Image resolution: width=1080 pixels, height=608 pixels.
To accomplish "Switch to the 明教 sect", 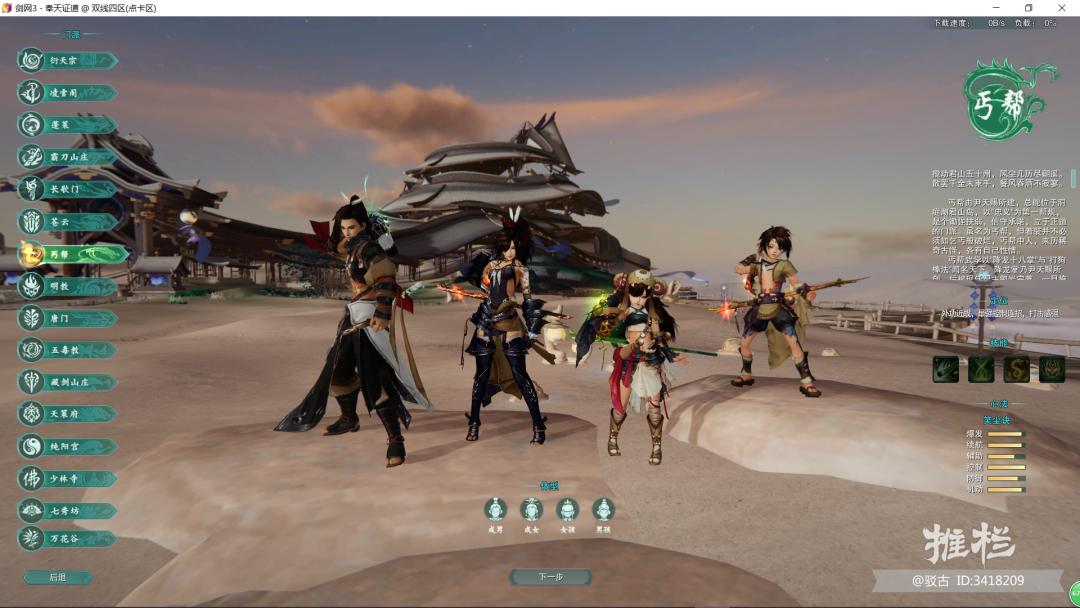I will (66, 286).
